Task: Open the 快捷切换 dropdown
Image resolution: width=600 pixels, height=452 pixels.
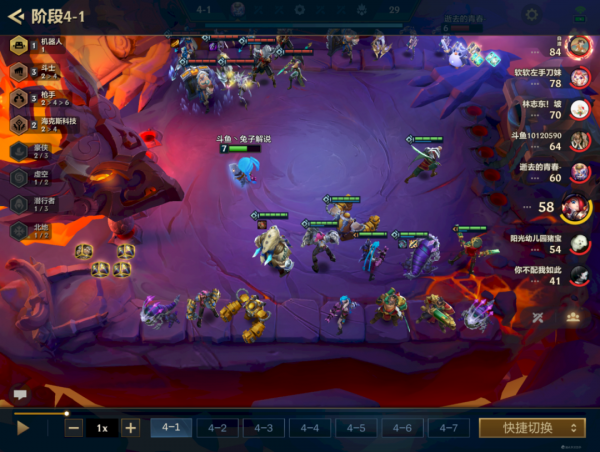Action: (531, 428)
